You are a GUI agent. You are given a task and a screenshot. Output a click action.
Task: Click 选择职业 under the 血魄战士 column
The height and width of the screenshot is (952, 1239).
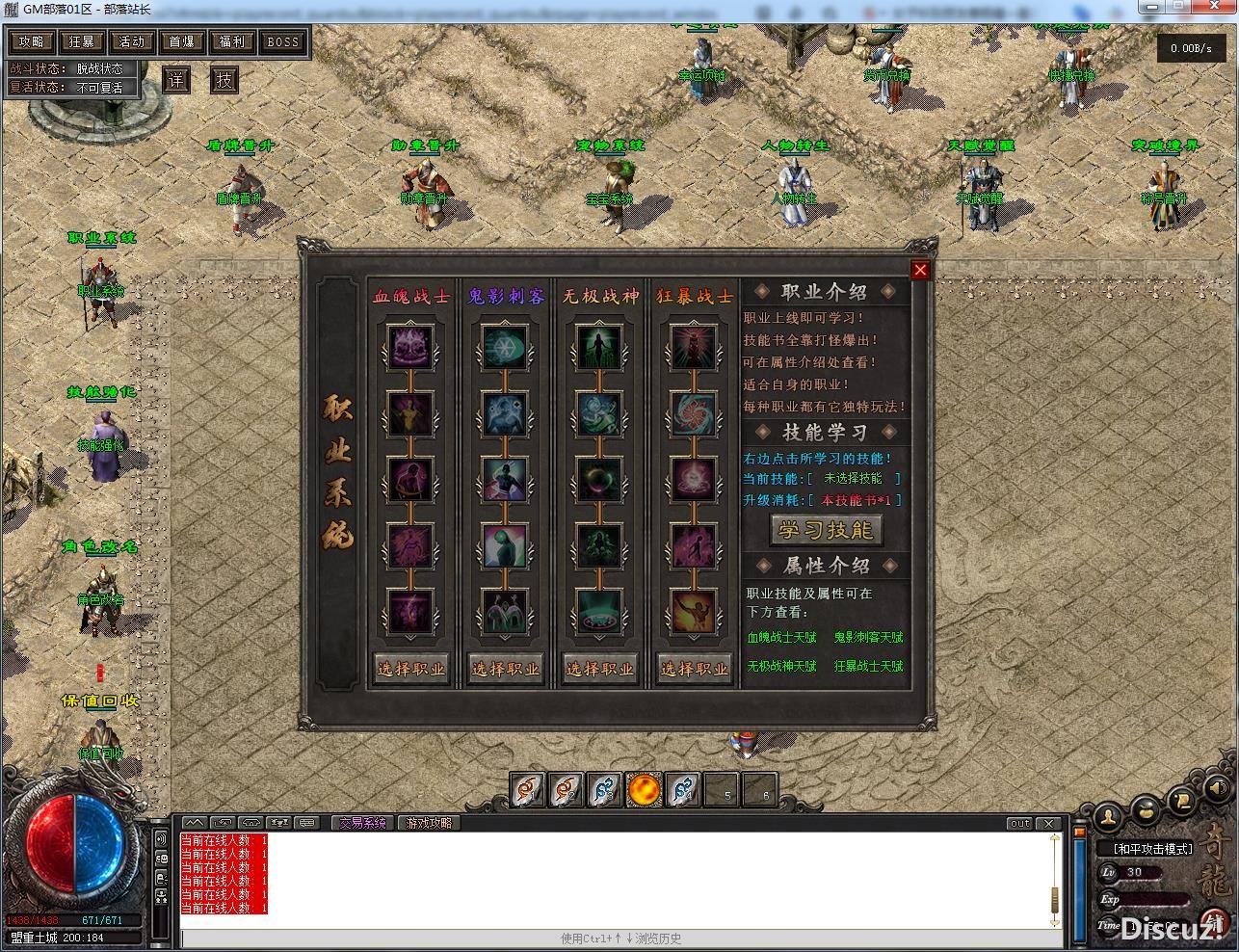[x=411, y=668]
